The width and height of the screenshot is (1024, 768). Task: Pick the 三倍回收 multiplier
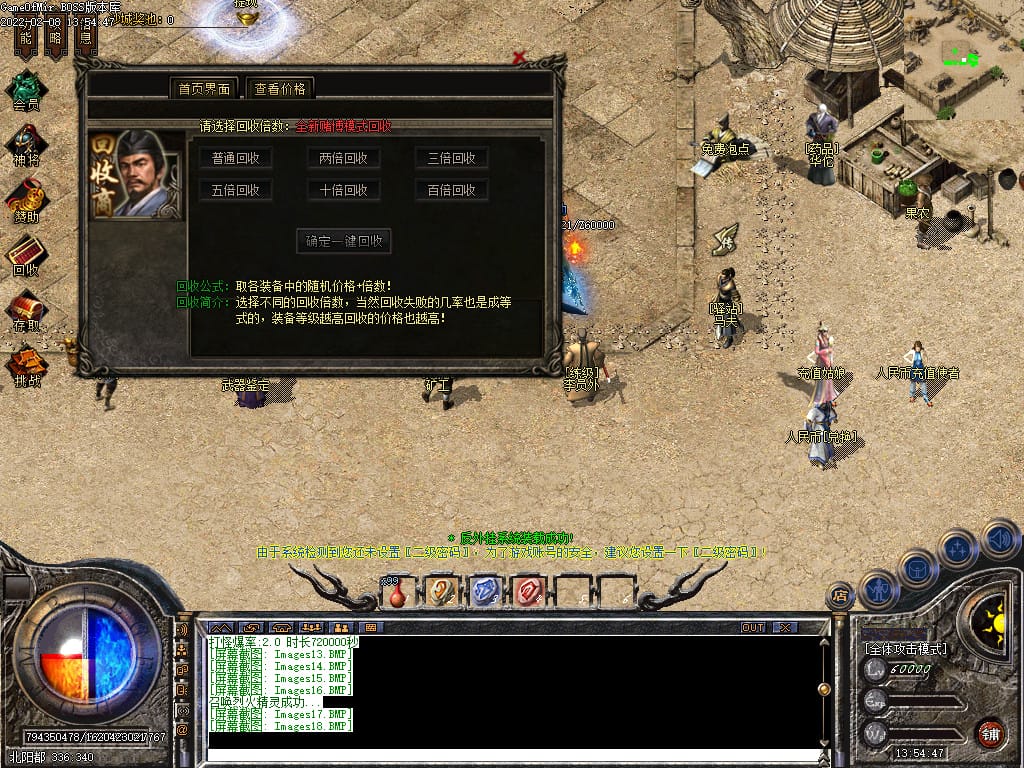pyautogui.click(x=451, y=158)
